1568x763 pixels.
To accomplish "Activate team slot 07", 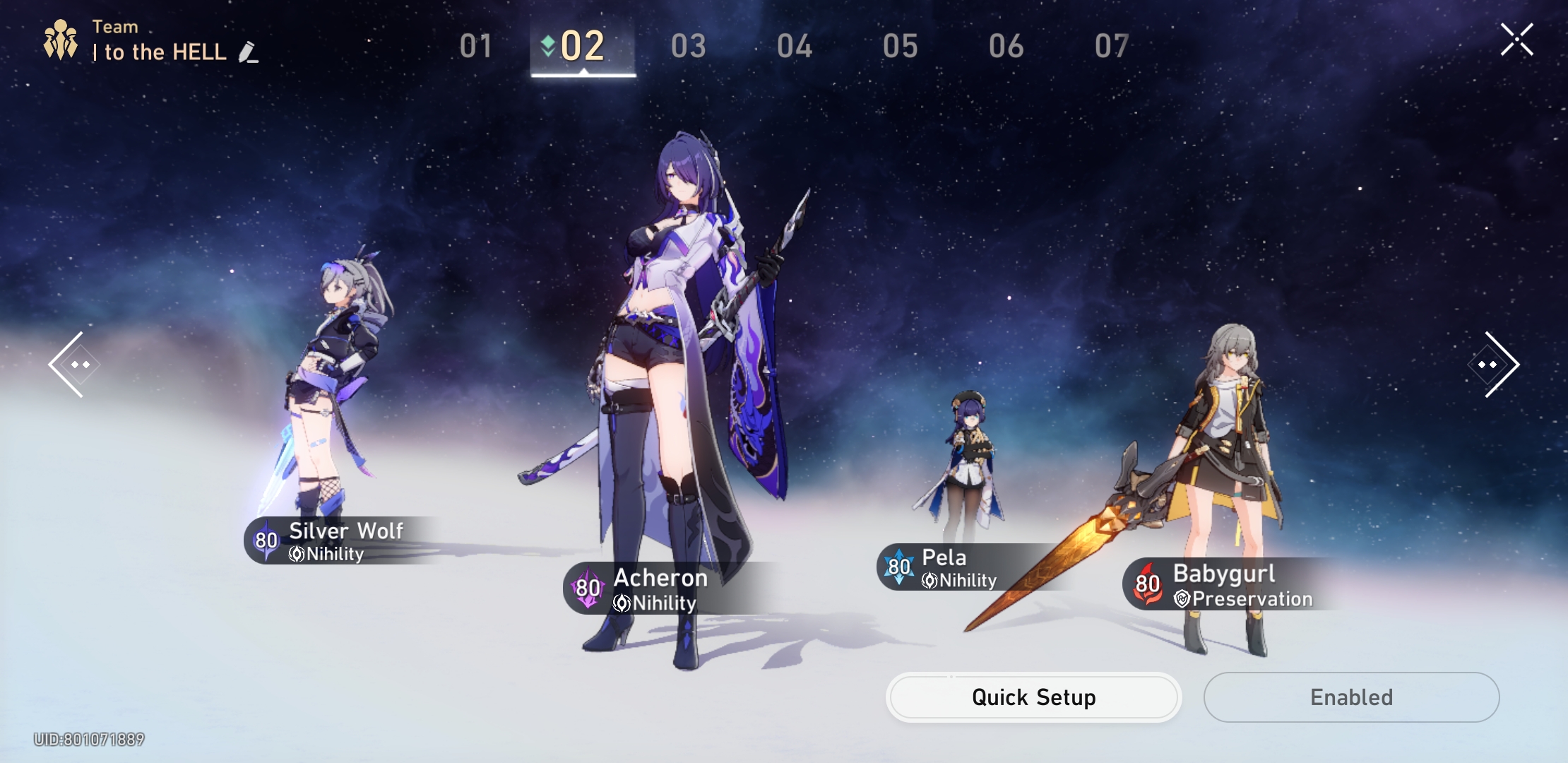I will pyautogui.click(x=1110, y=46).
